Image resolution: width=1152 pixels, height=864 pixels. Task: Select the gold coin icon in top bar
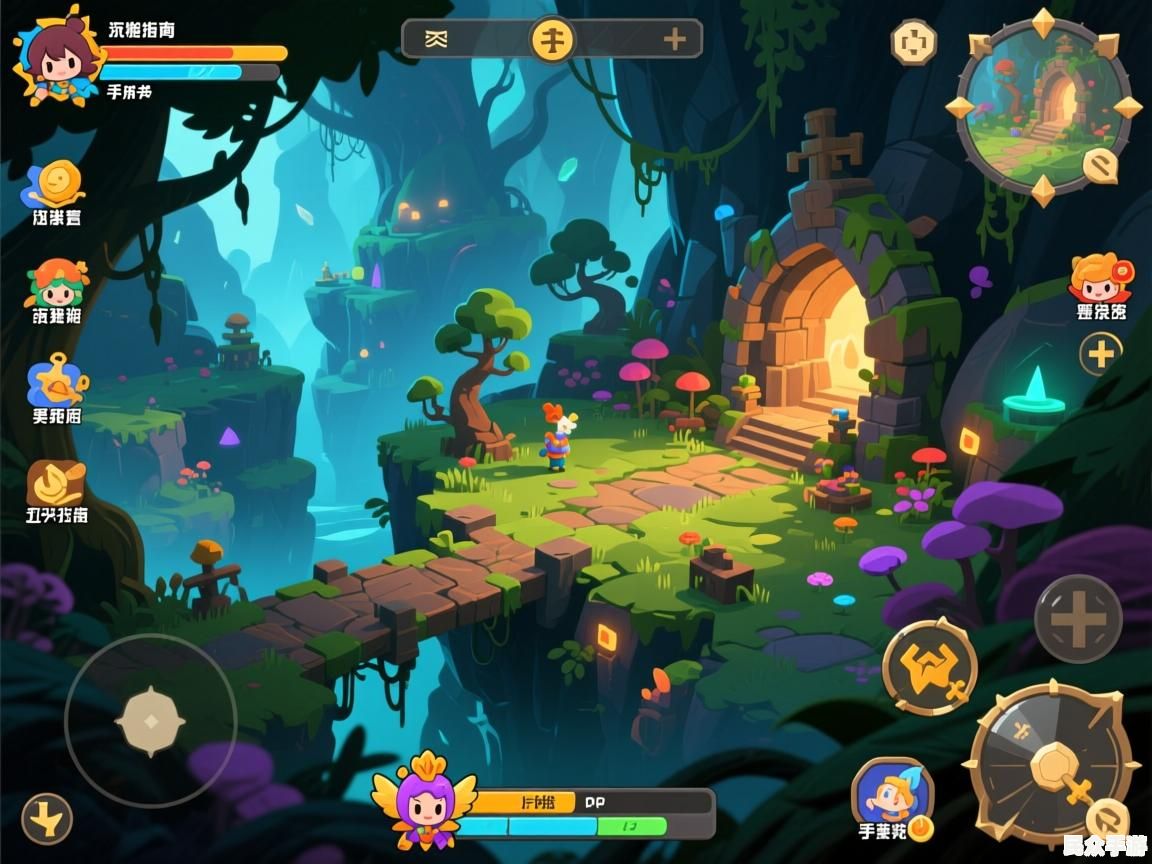(552, 39)
